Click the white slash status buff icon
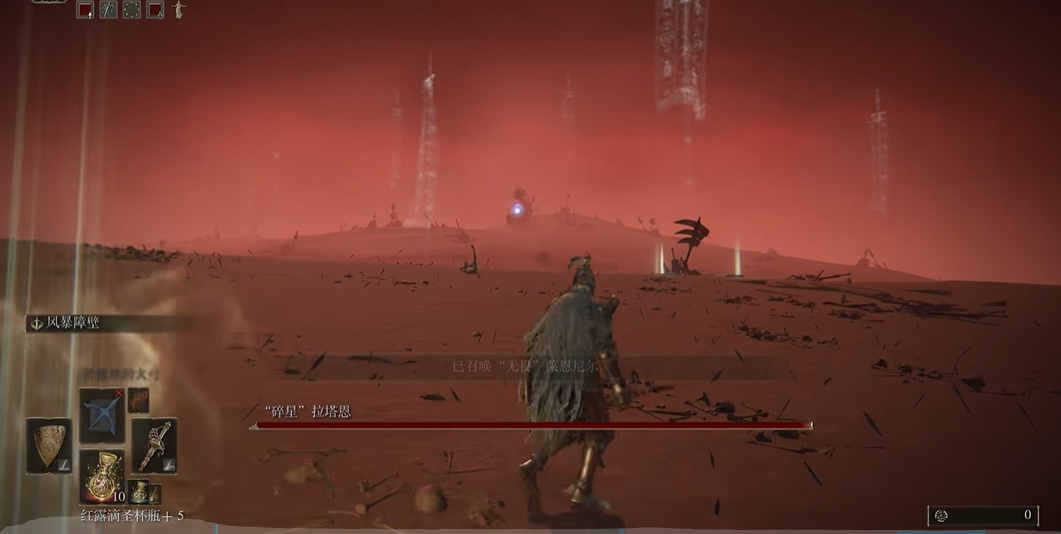Image resolution: width=1061 pixels, height=534 pixels. tap(108, 10)
